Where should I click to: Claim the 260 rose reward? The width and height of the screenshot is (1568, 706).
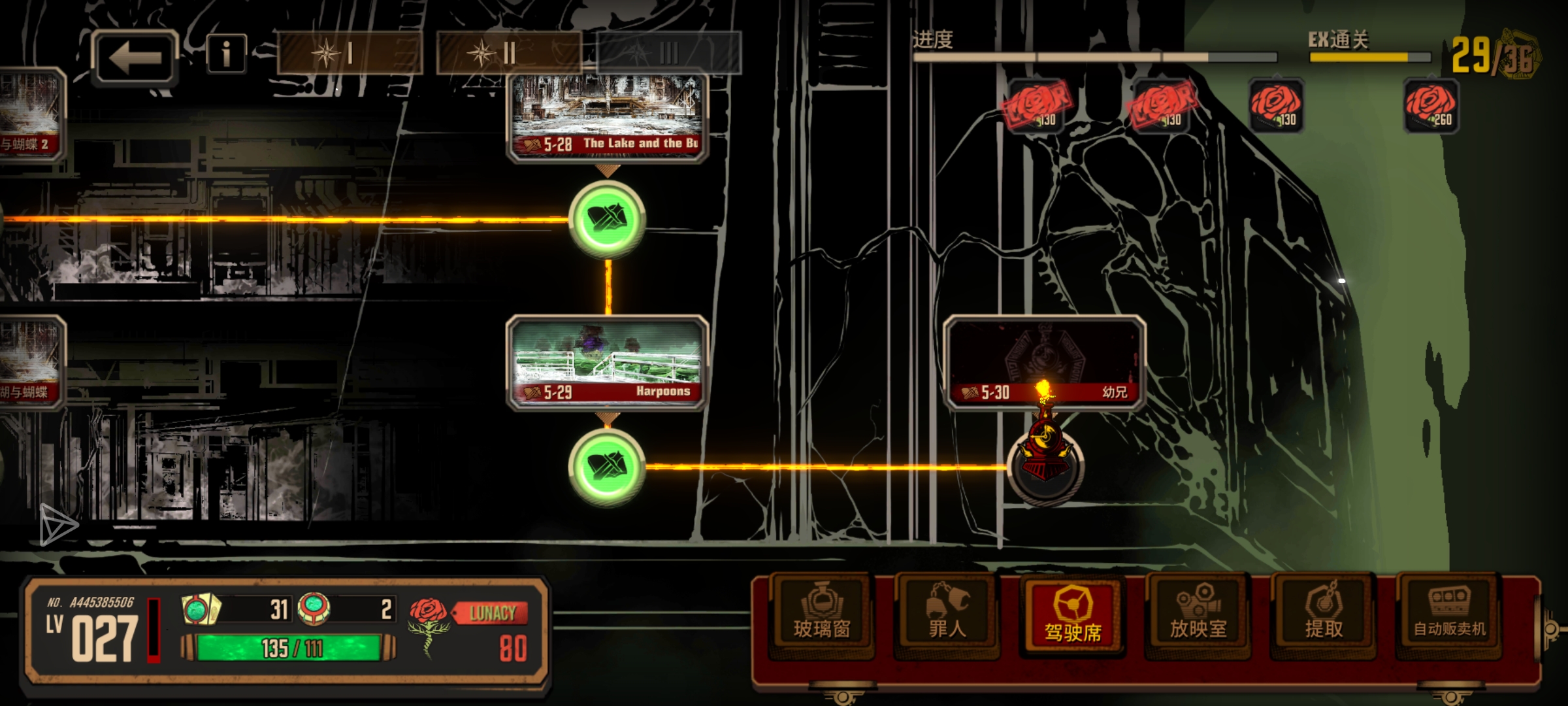pyautogui.click(x=1431, y=105)
